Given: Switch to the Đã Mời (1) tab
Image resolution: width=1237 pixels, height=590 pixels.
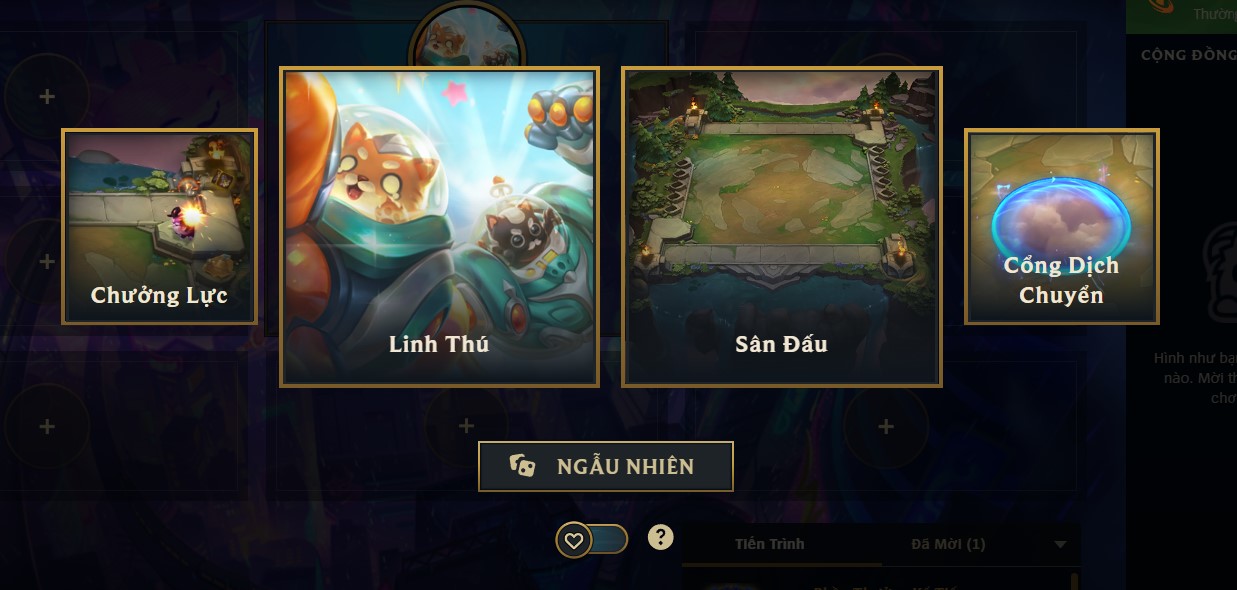Looking at the screenshot, I should [948, 544].
